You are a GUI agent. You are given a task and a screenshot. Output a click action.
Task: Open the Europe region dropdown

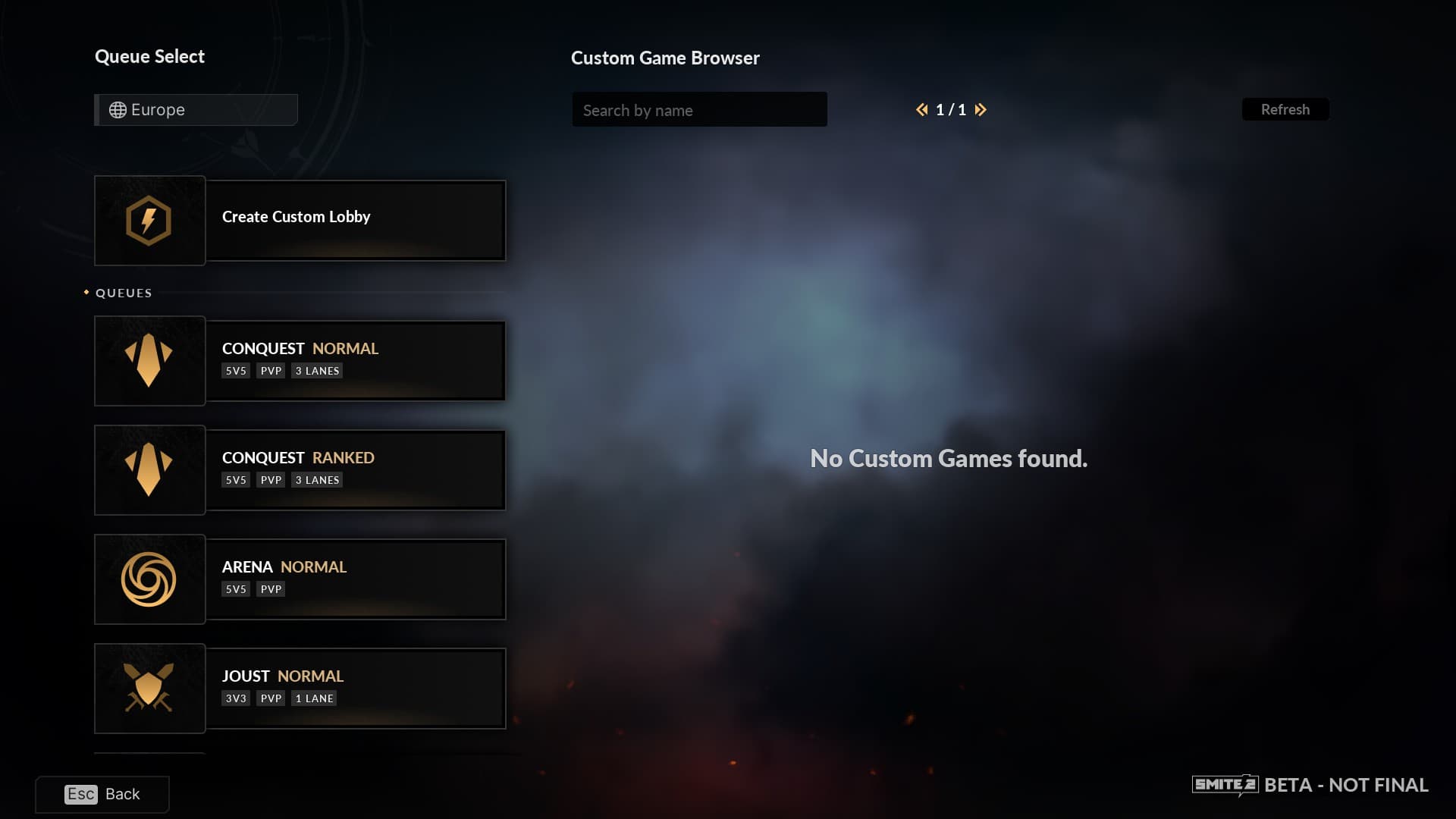196,110
